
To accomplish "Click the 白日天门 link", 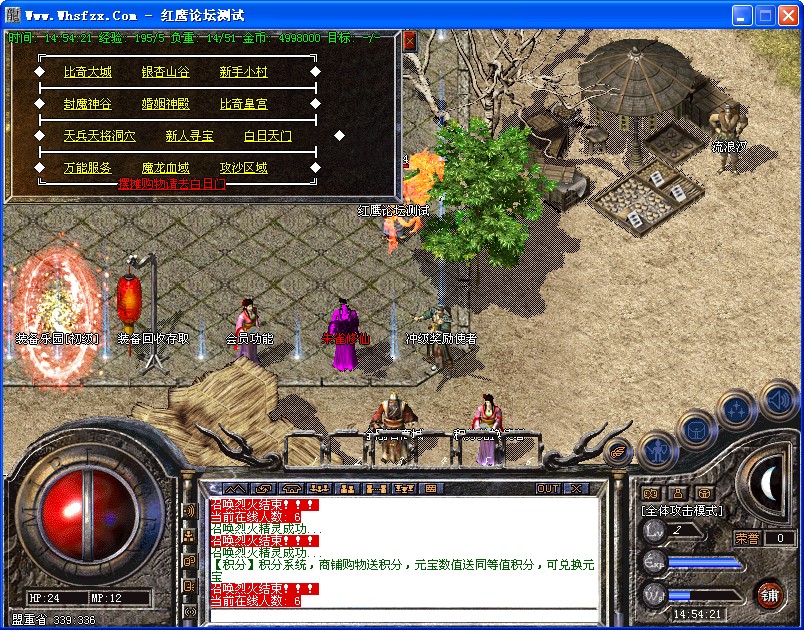I will (268, 136).
